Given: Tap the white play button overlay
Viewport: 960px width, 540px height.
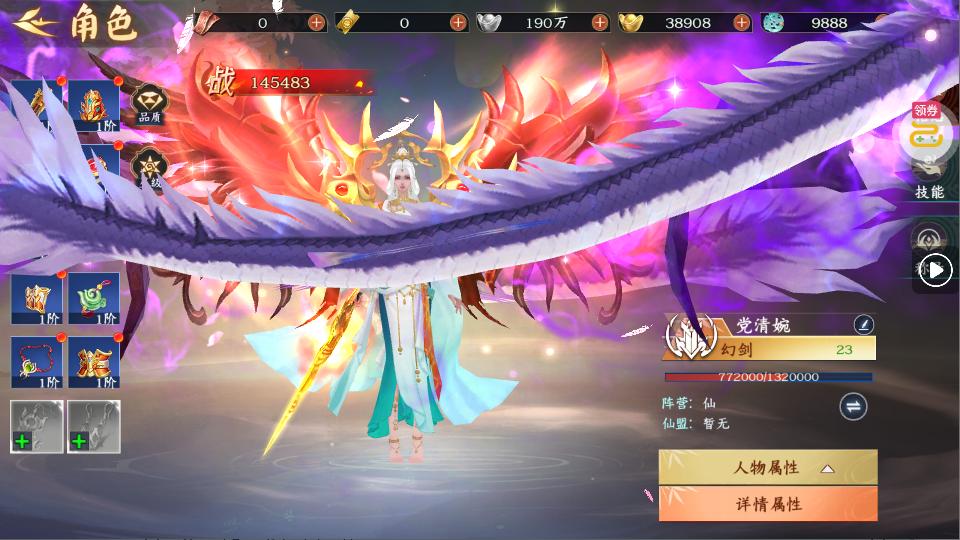Looking at the screenshot, I should 936,270.
